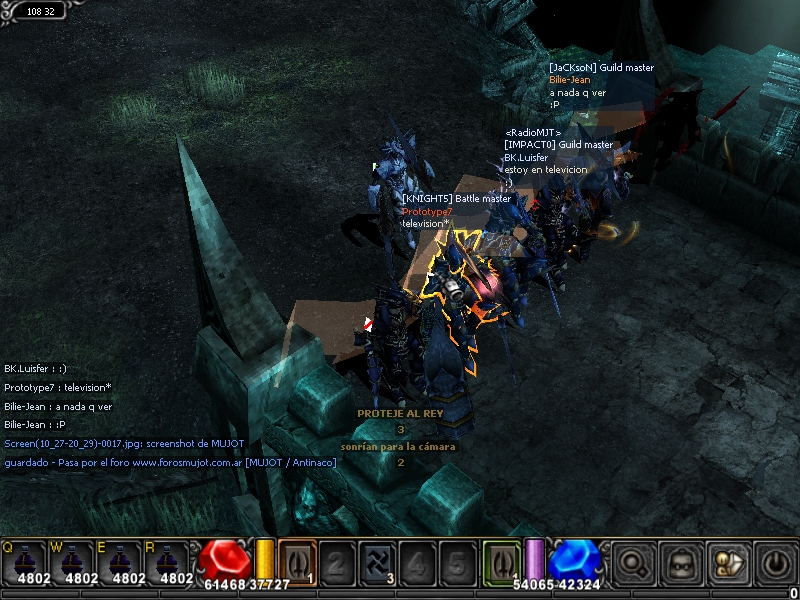Image resolution: width=800 pixels, height=600 pixels.
Task: Select the empty skill slot 4
Action: click(x=418, y=562)
